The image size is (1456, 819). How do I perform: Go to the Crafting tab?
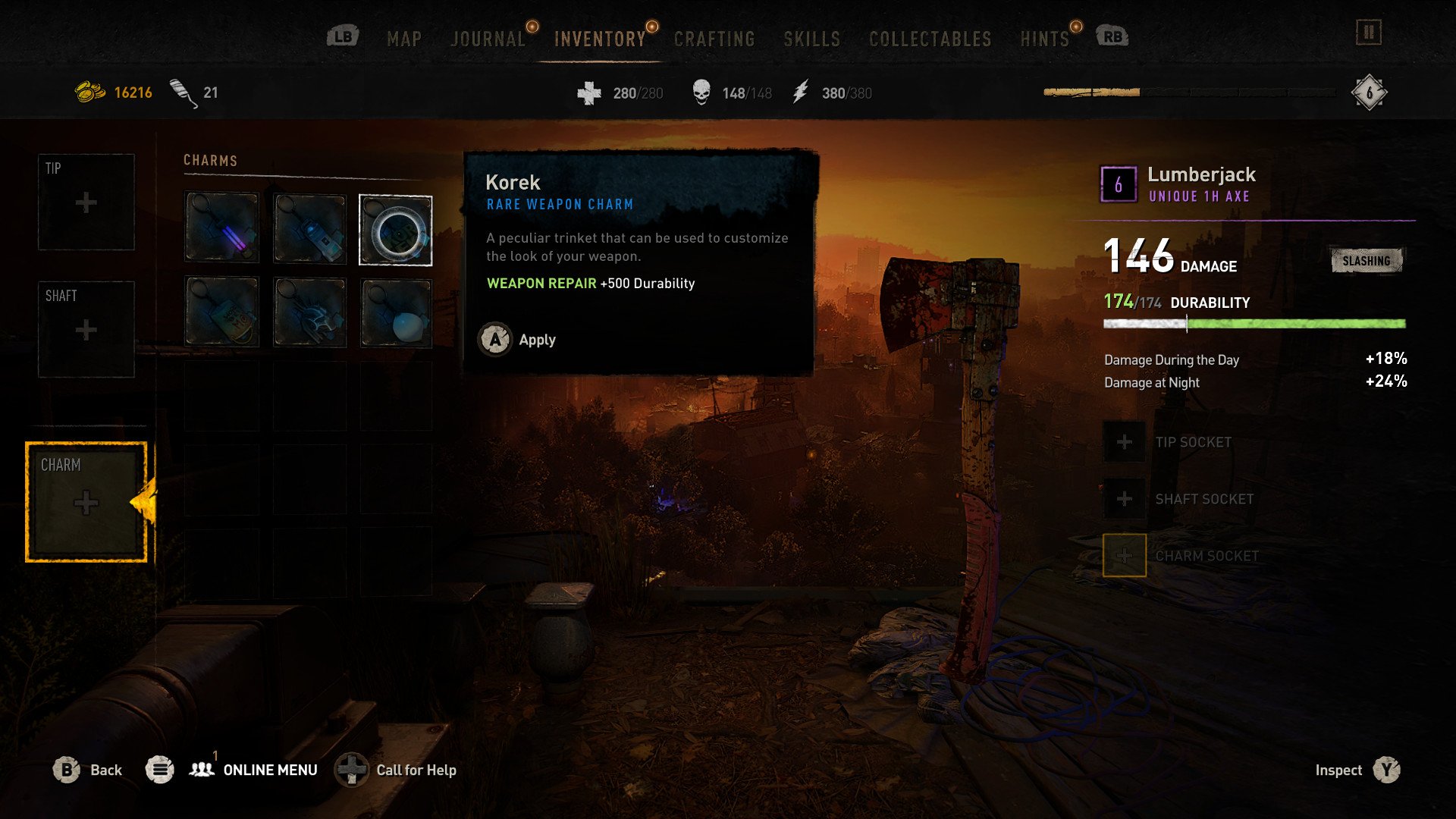pos(714,39)
